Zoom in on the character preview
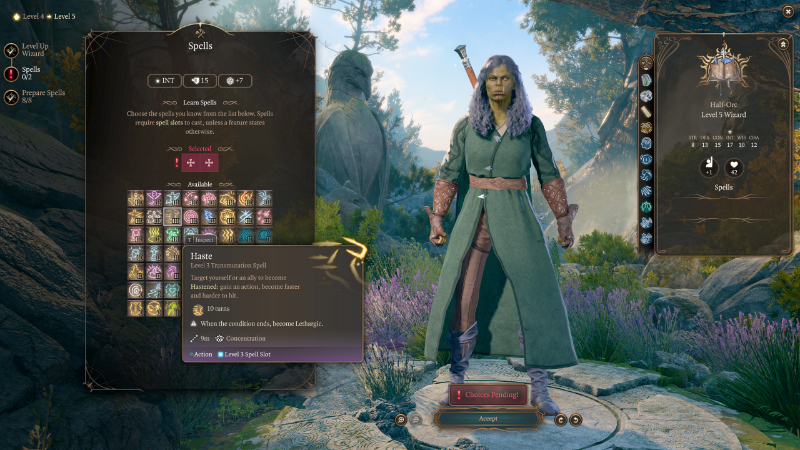800x450 pixels. coord(400,419)
